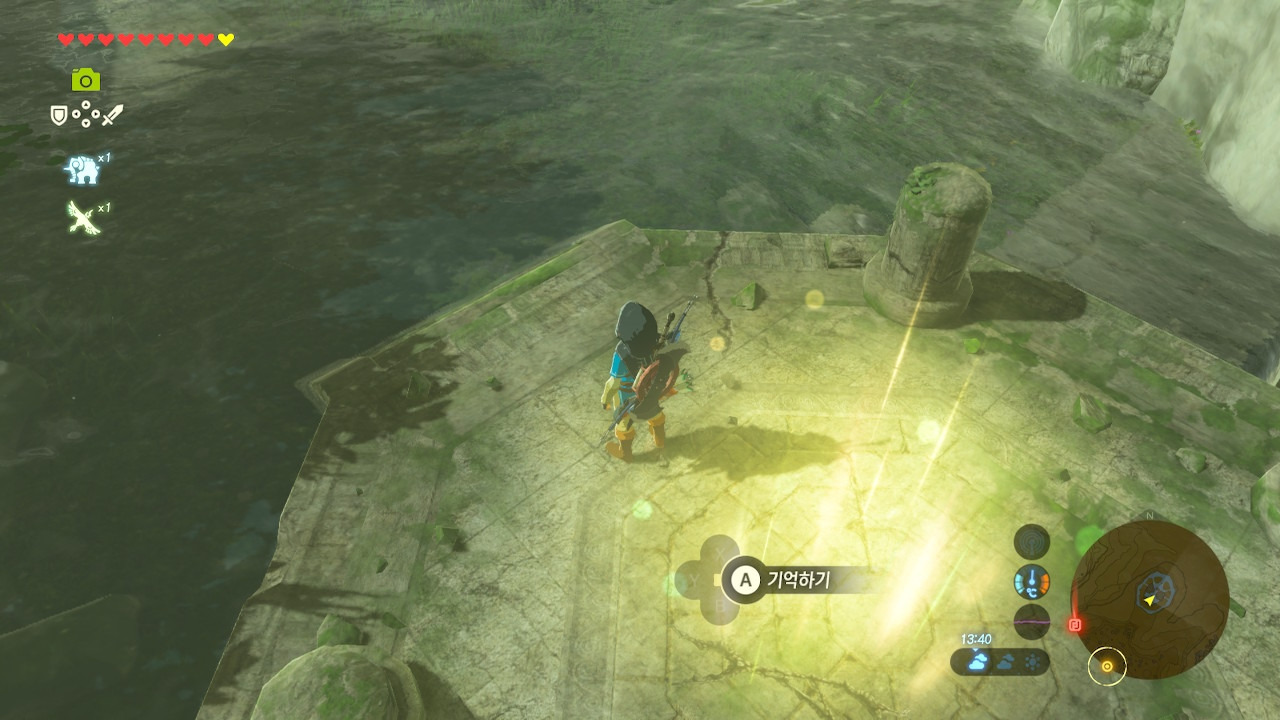1280x720 pixels.
Task: Select the green Camera rune icon
Action: pos(86,80)
